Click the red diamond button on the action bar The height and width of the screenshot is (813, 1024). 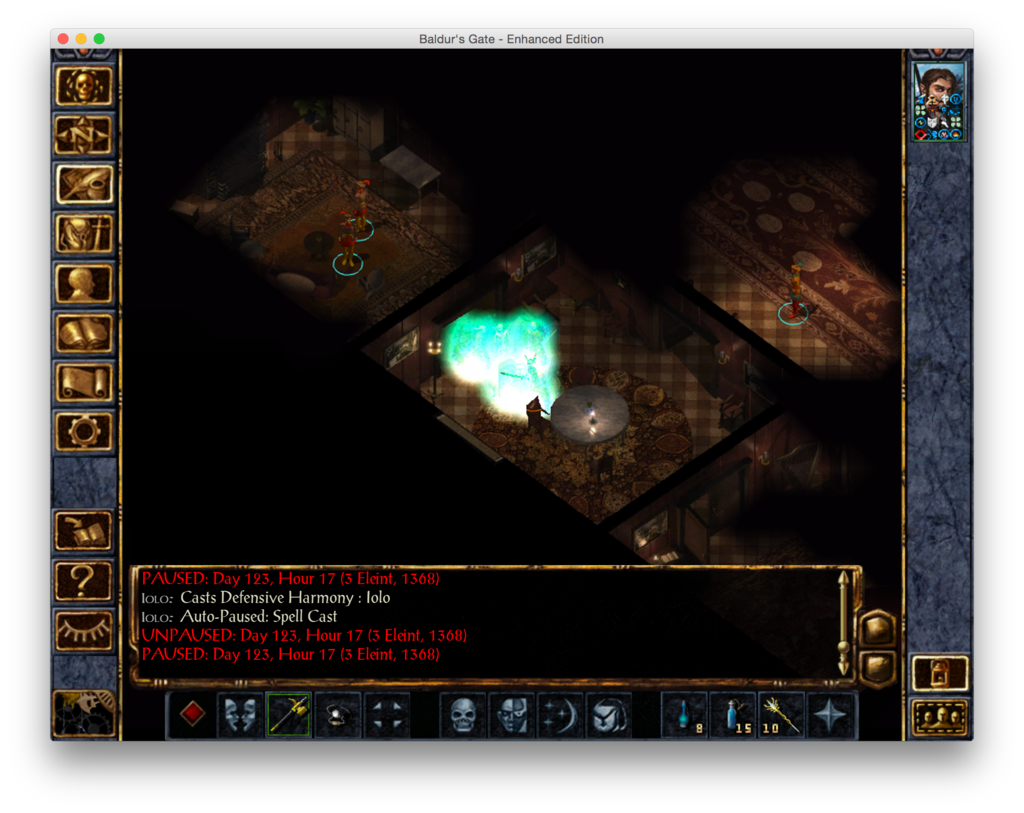(x=192, y=714)
